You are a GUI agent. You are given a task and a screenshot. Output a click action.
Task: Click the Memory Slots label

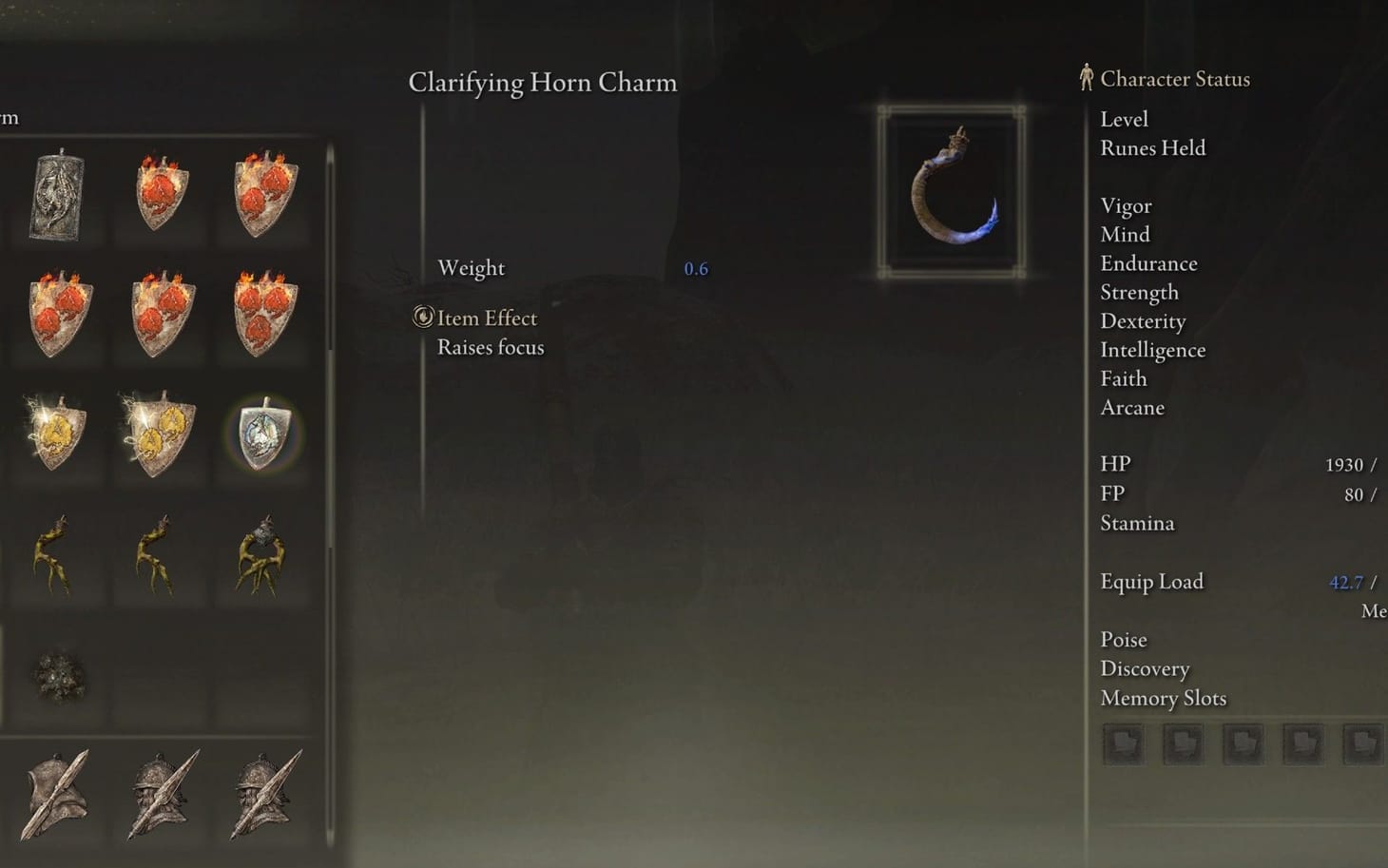pos(1164,698)
